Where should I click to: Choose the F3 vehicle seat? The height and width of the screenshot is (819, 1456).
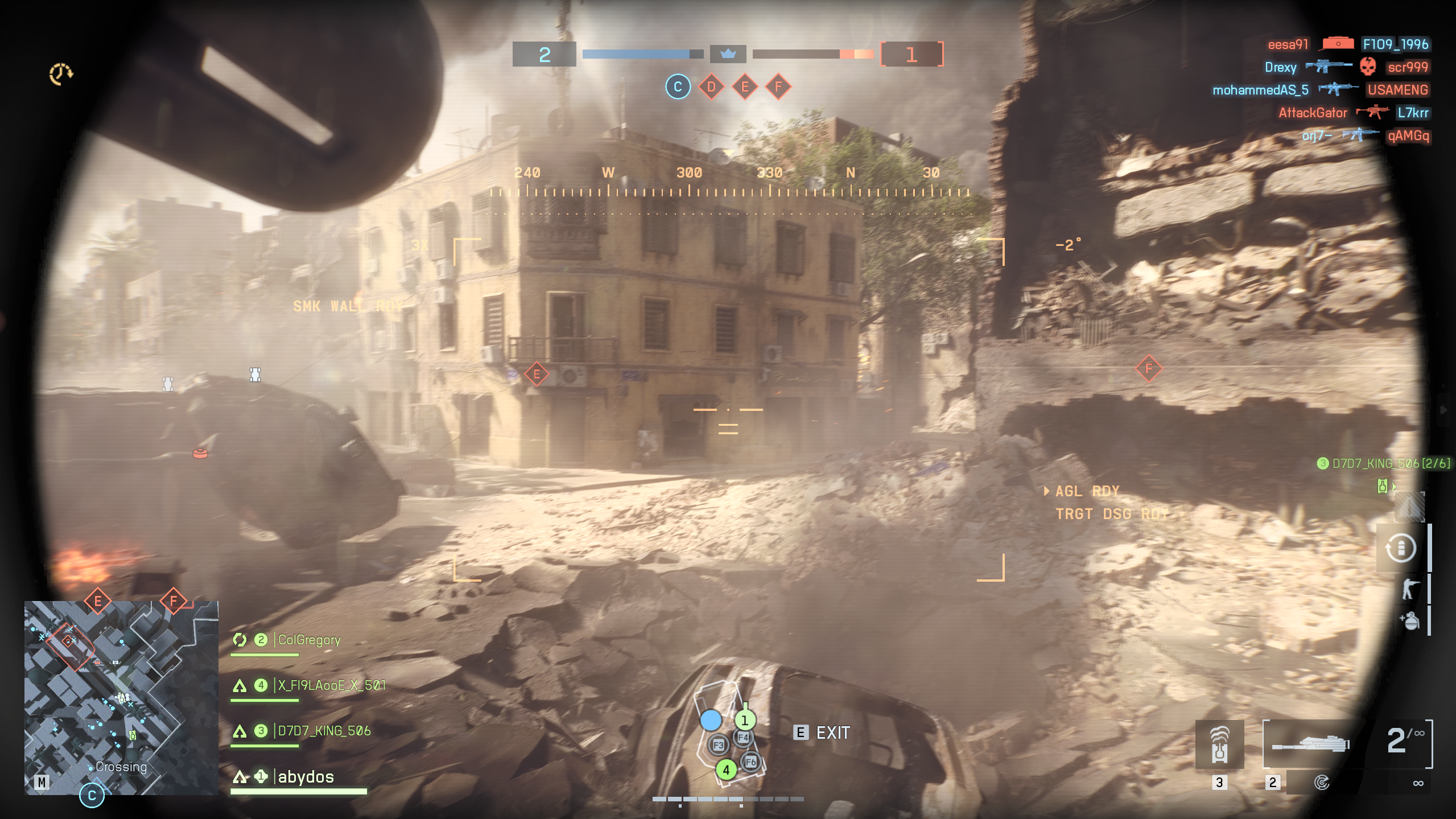718,745
